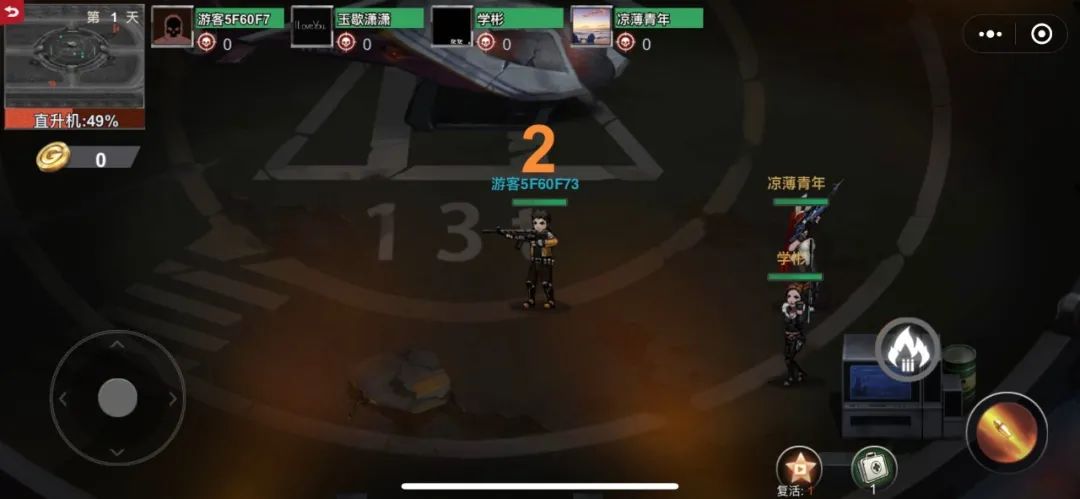Viewport: 1080px width, 499px height.
Task: Fire weapon with the bullet attack button
Action: [x=1006, y=432]
